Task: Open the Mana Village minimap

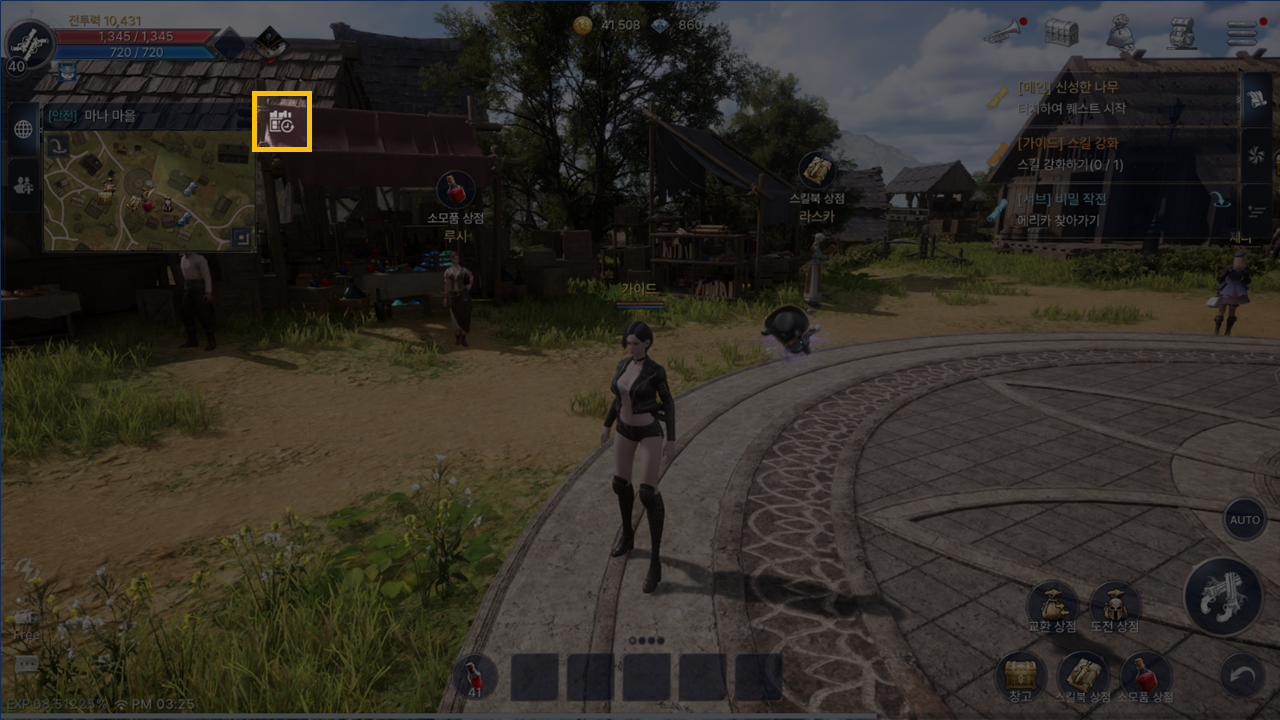Action: tap(148, 190)
